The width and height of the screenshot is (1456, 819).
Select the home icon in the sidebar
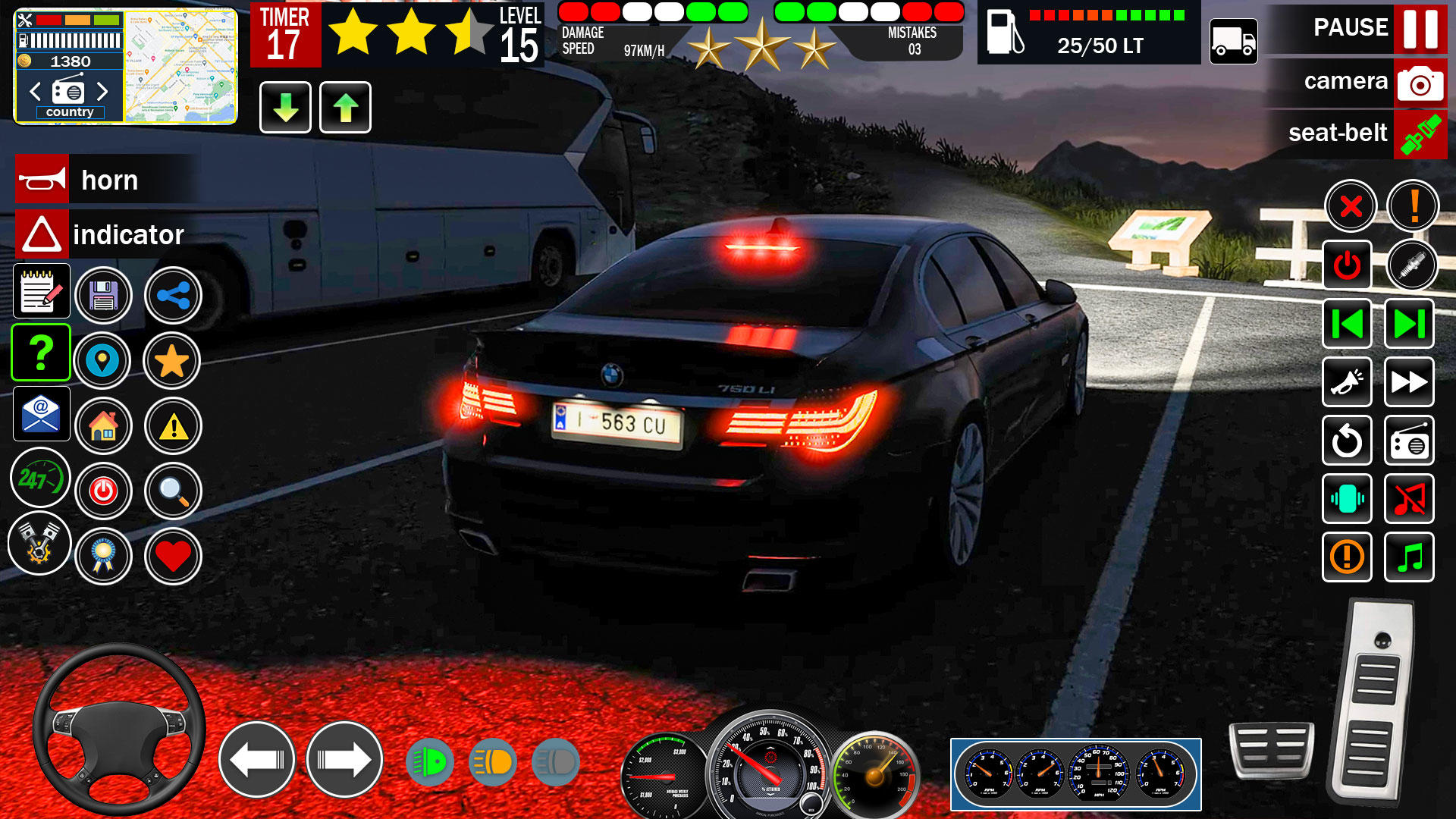[x=104, y=426]
